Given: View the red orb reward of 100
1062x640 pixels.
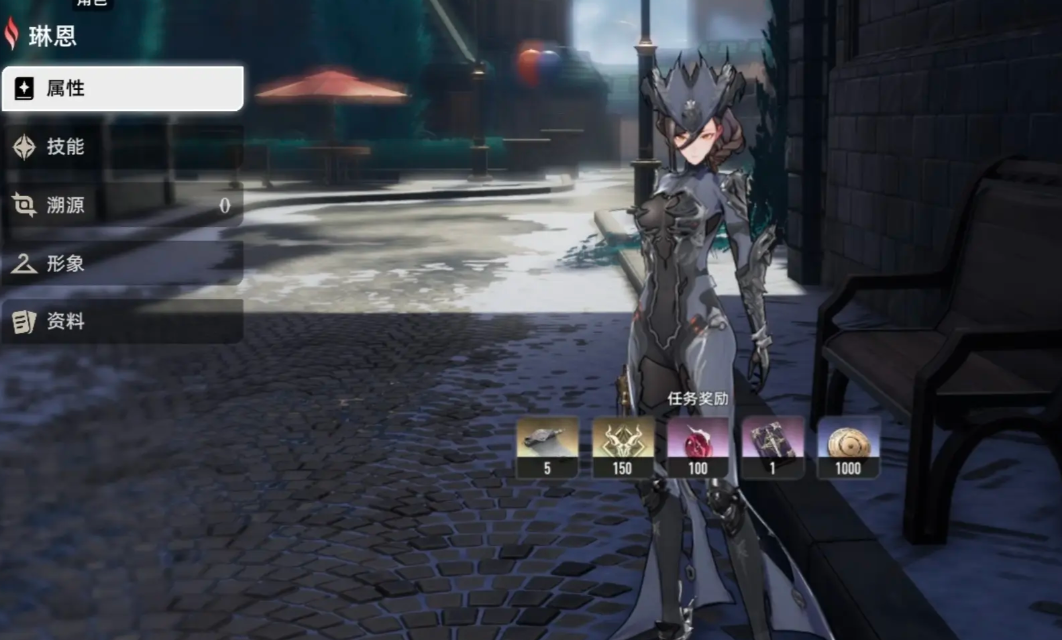Looking at the screenshot, I should point(698,446).
